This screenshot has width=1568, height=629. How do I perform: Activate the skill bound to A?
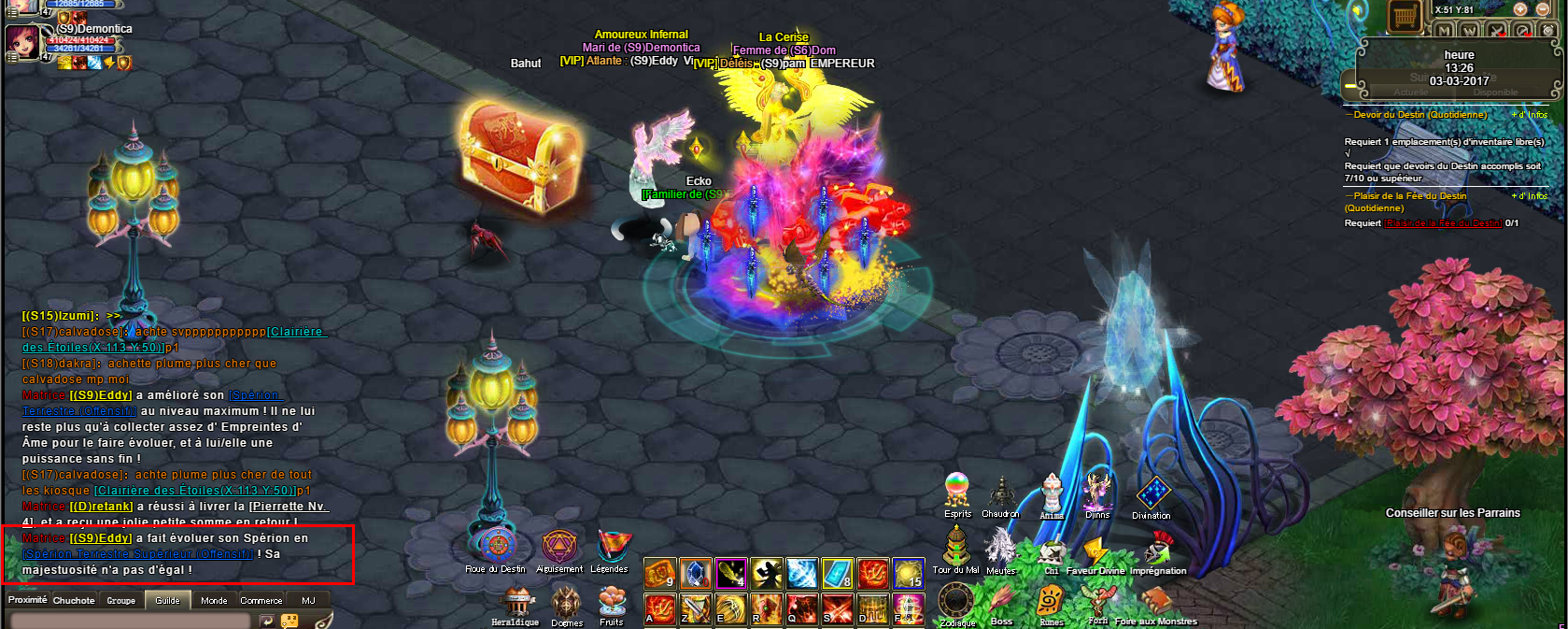pos(659,609)
